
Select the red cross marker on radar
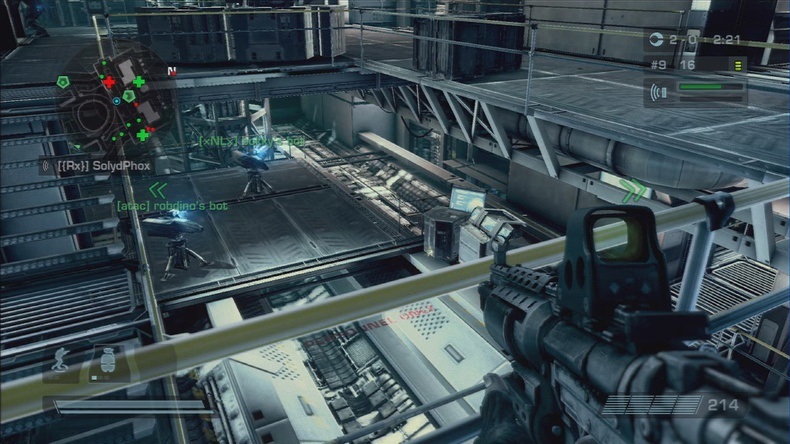pyautogui.click(x=109, y=82)
